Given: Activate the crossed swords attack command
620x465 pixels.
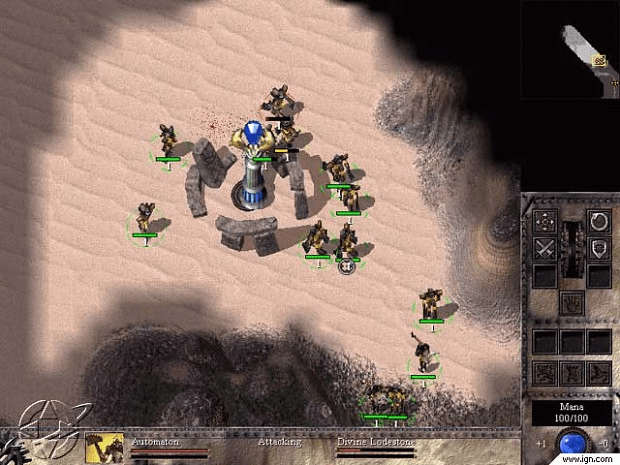Looking at the screenshot, I should point(545,249).
